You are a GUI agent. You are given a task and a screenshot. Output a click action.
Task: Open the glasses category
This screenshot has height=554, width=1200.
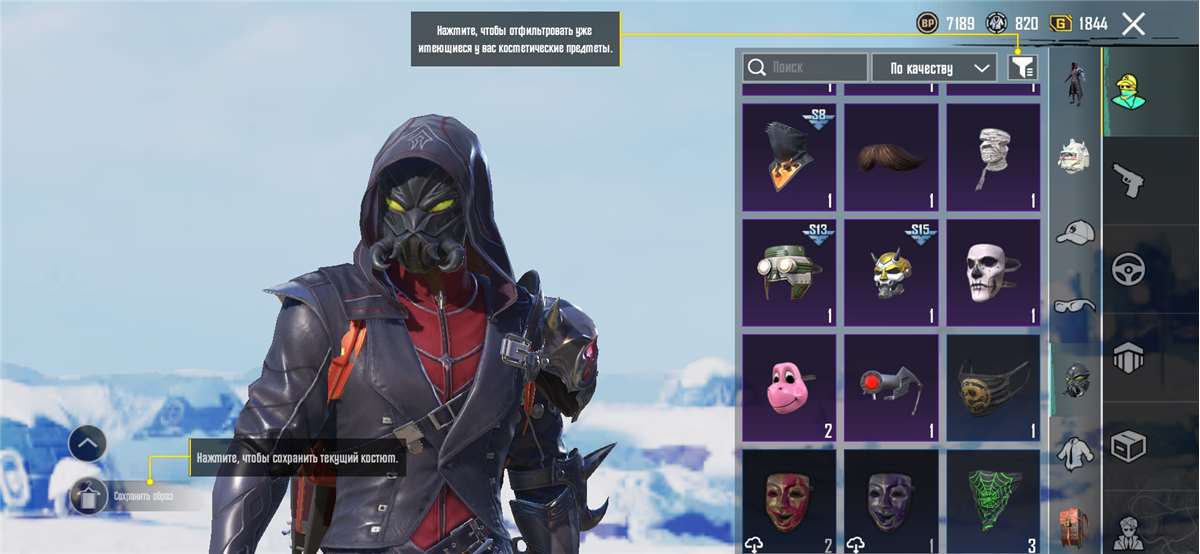tap(1075, 305)
